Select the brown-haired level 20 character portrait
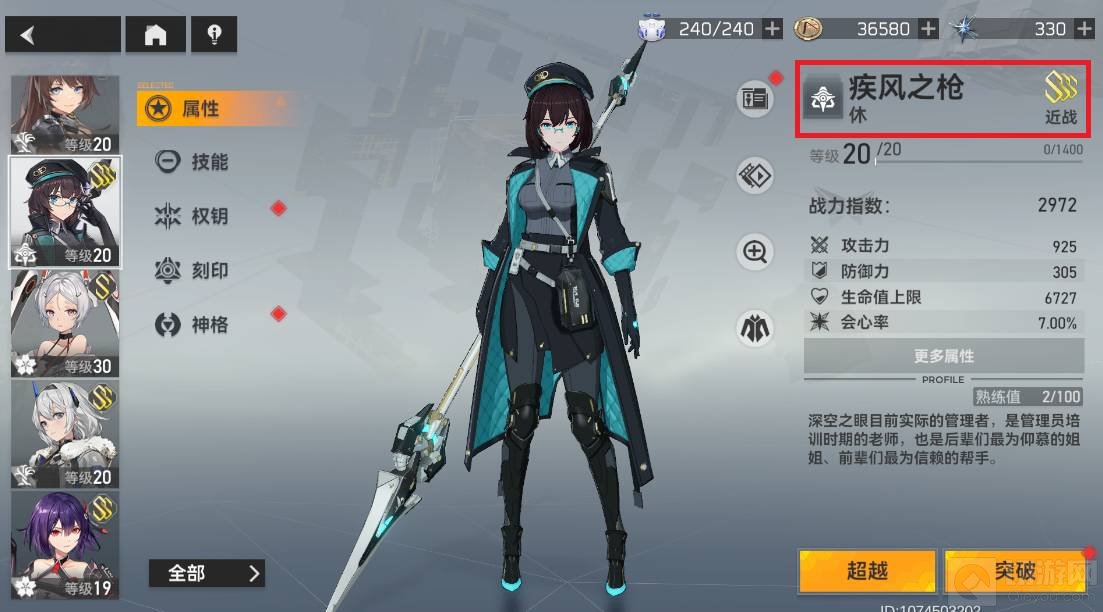This screenshot has width=1103, height=612. click(x=65, y=115)
